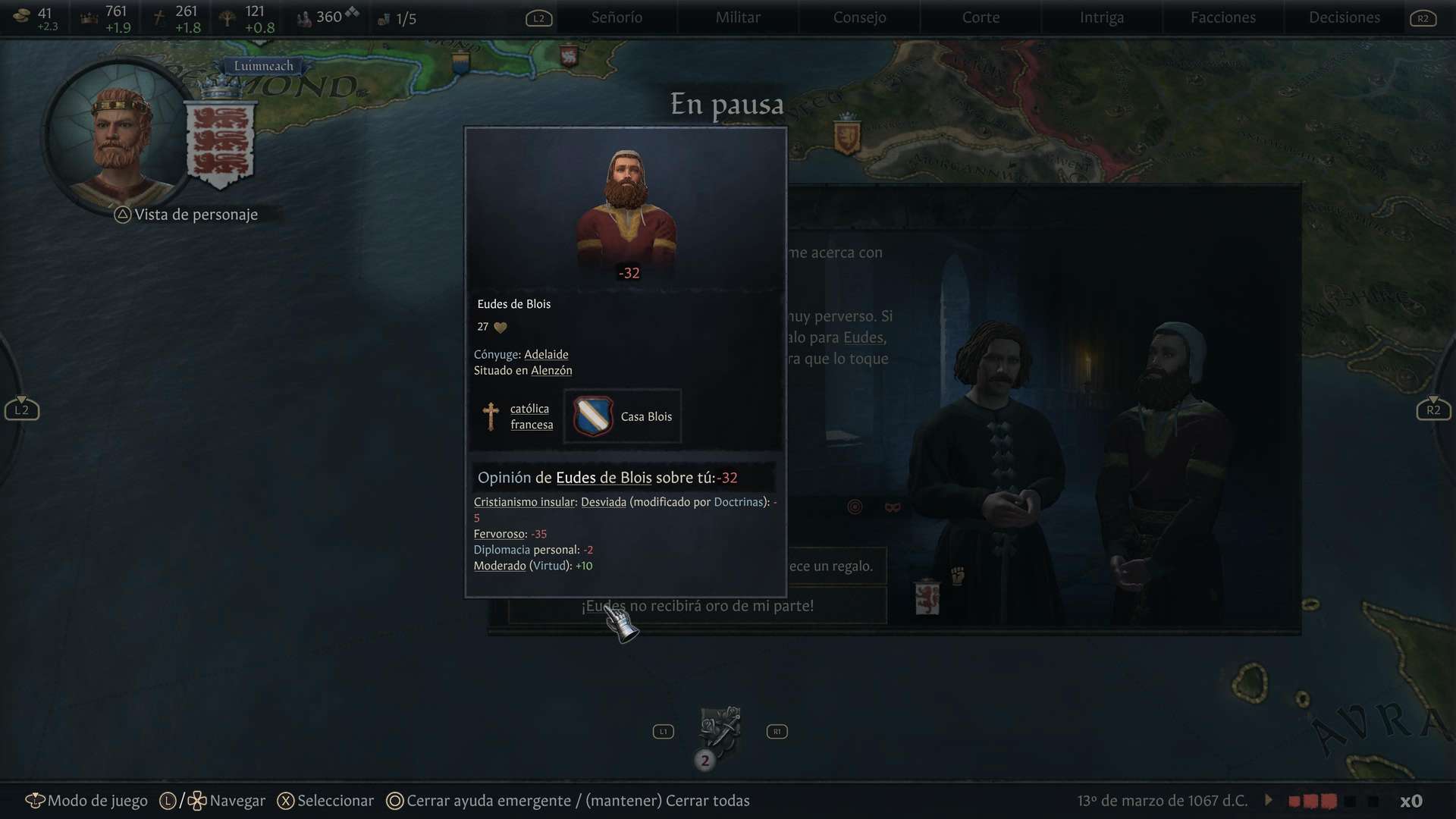Click the game speed play arrow

point(1269,800)
